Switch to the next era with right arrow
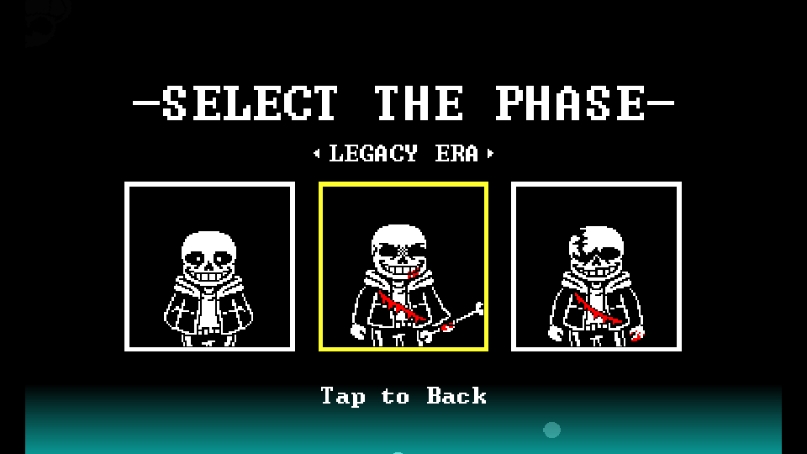The height and width of the screenshot is (454, 807). [490, 154]
